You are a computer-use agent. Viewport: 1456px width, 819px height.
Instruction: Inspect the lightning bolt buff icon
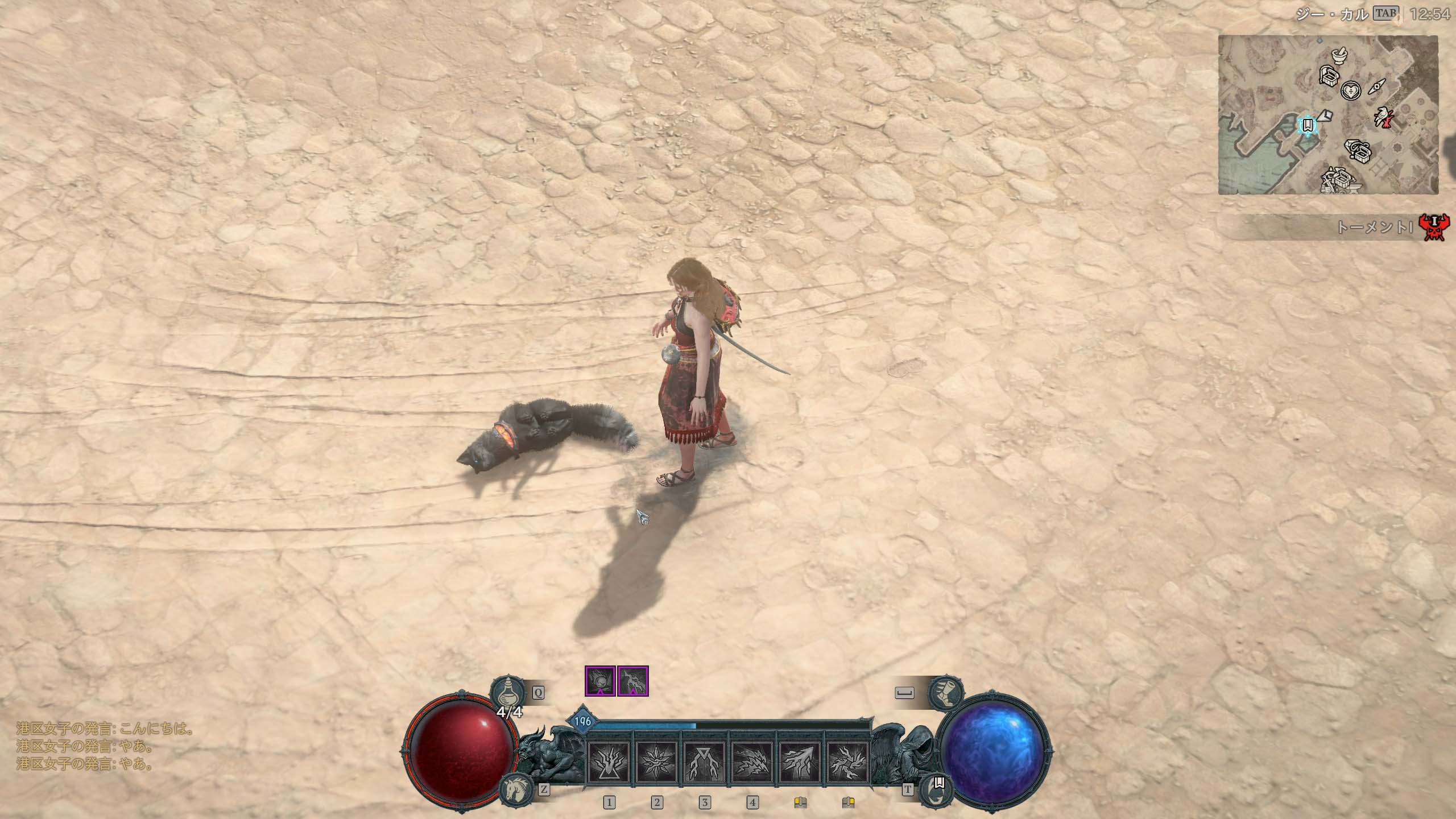633,681
